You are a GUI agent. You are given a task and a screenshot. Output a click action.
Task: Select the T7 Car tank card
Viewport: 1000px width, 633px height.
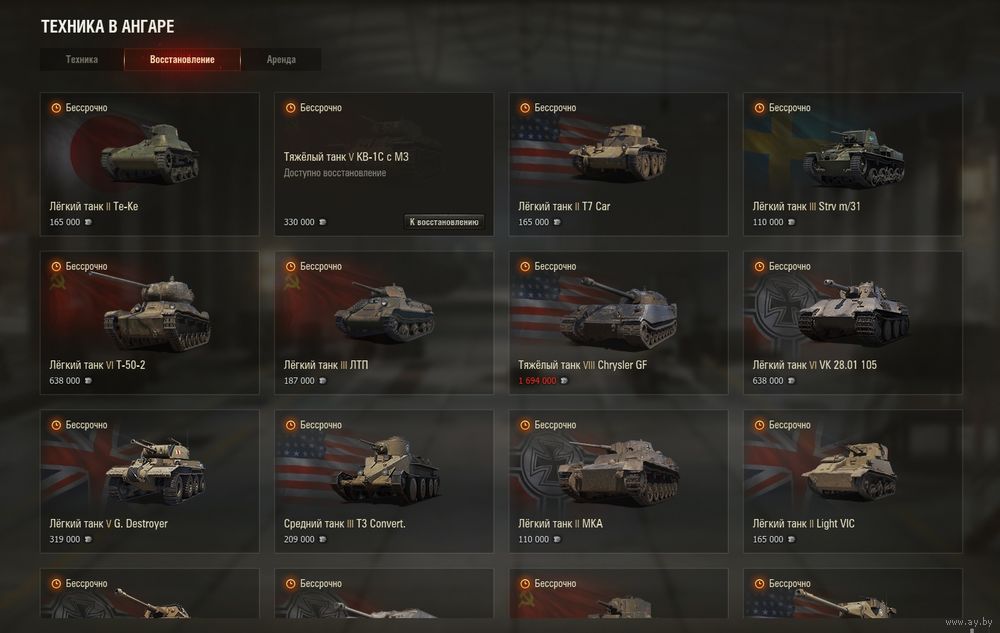(x=618, y=164)
